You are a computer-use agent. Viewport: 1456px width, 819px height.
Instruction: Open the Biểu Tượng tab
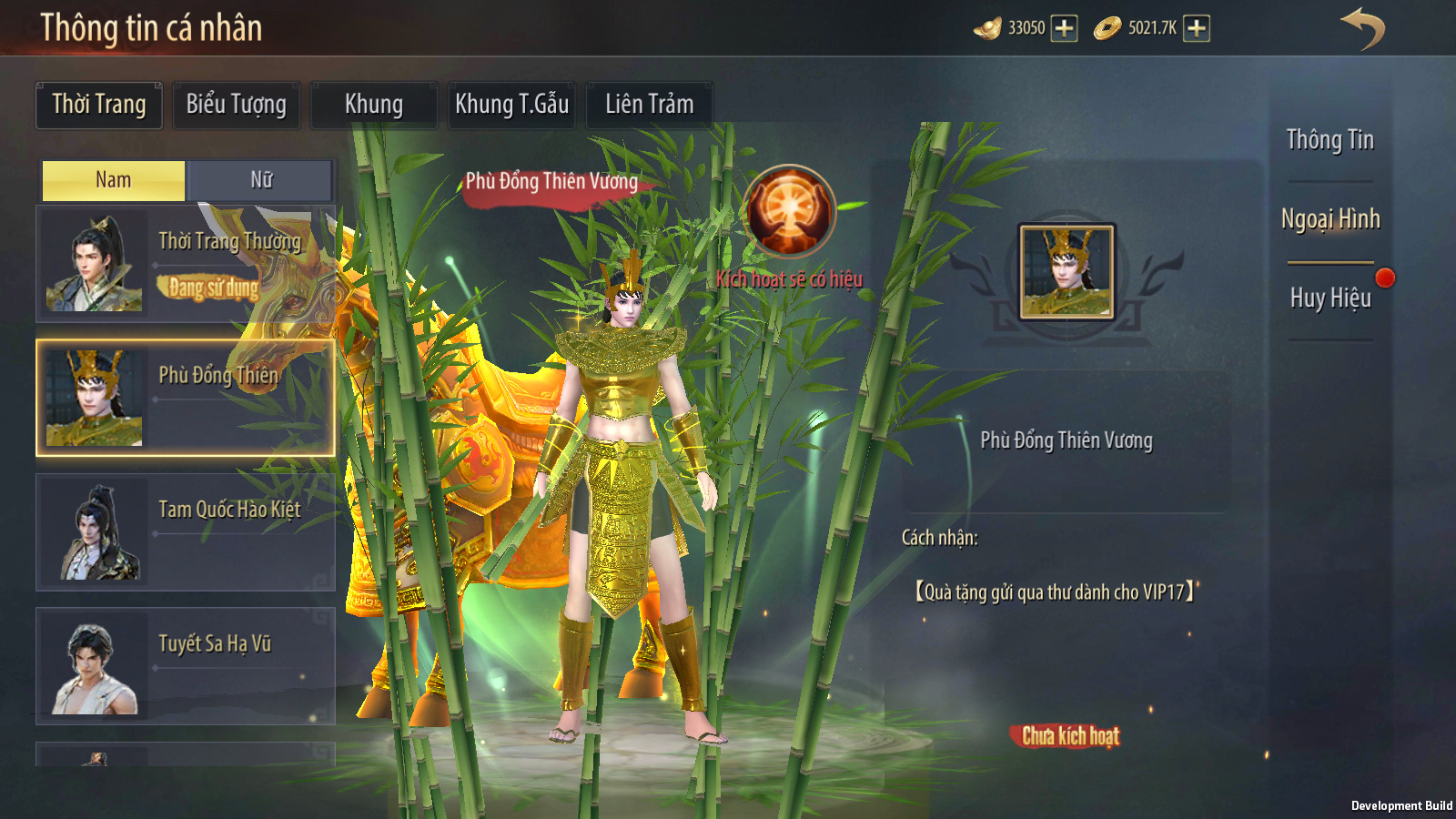tap(237, 105)
